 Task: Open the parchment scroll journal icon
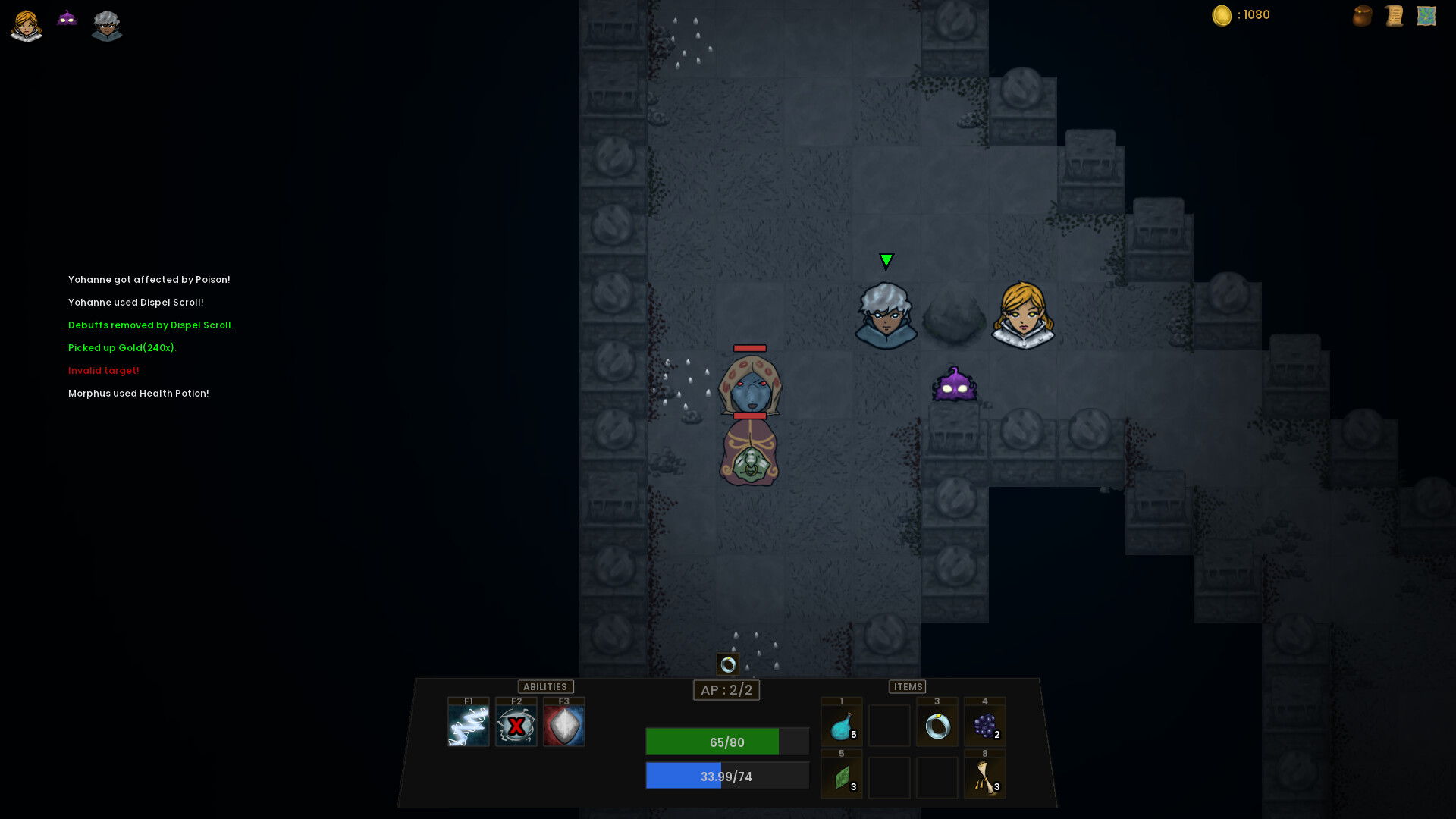pyautogui.click(x=1394, y=16)
